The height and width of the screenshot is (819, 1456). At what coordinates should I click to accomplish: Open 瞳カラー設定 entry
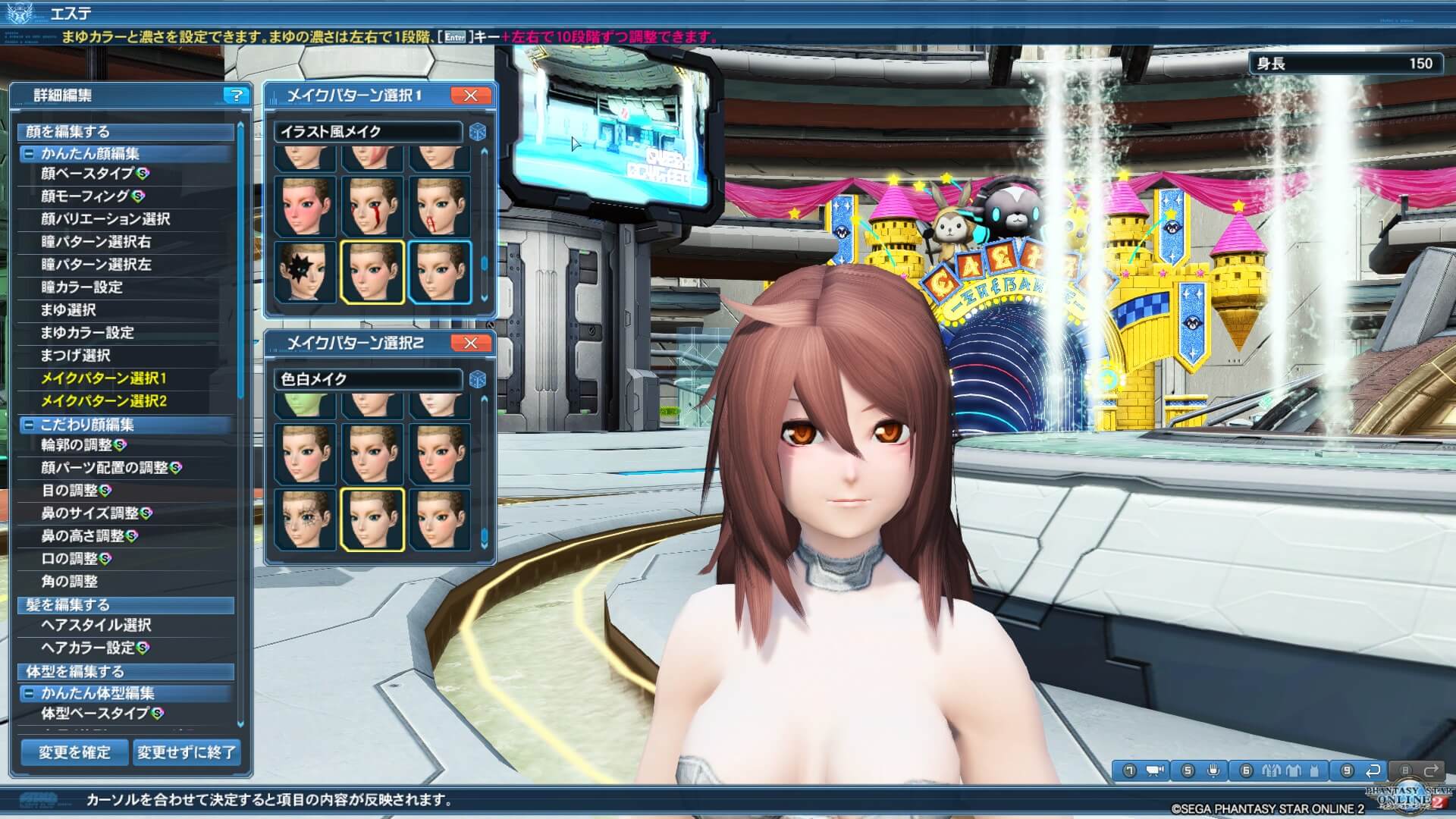click(x=82, y=287)
